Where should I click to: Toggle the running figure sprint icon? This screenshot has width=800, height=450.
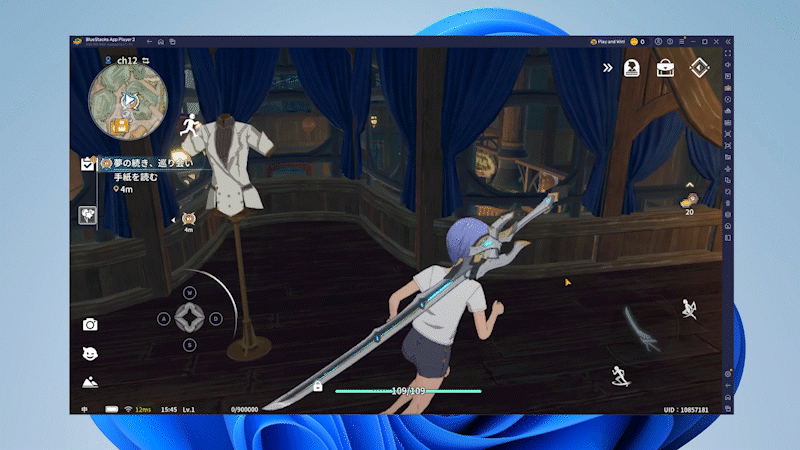tap(188, 125)
